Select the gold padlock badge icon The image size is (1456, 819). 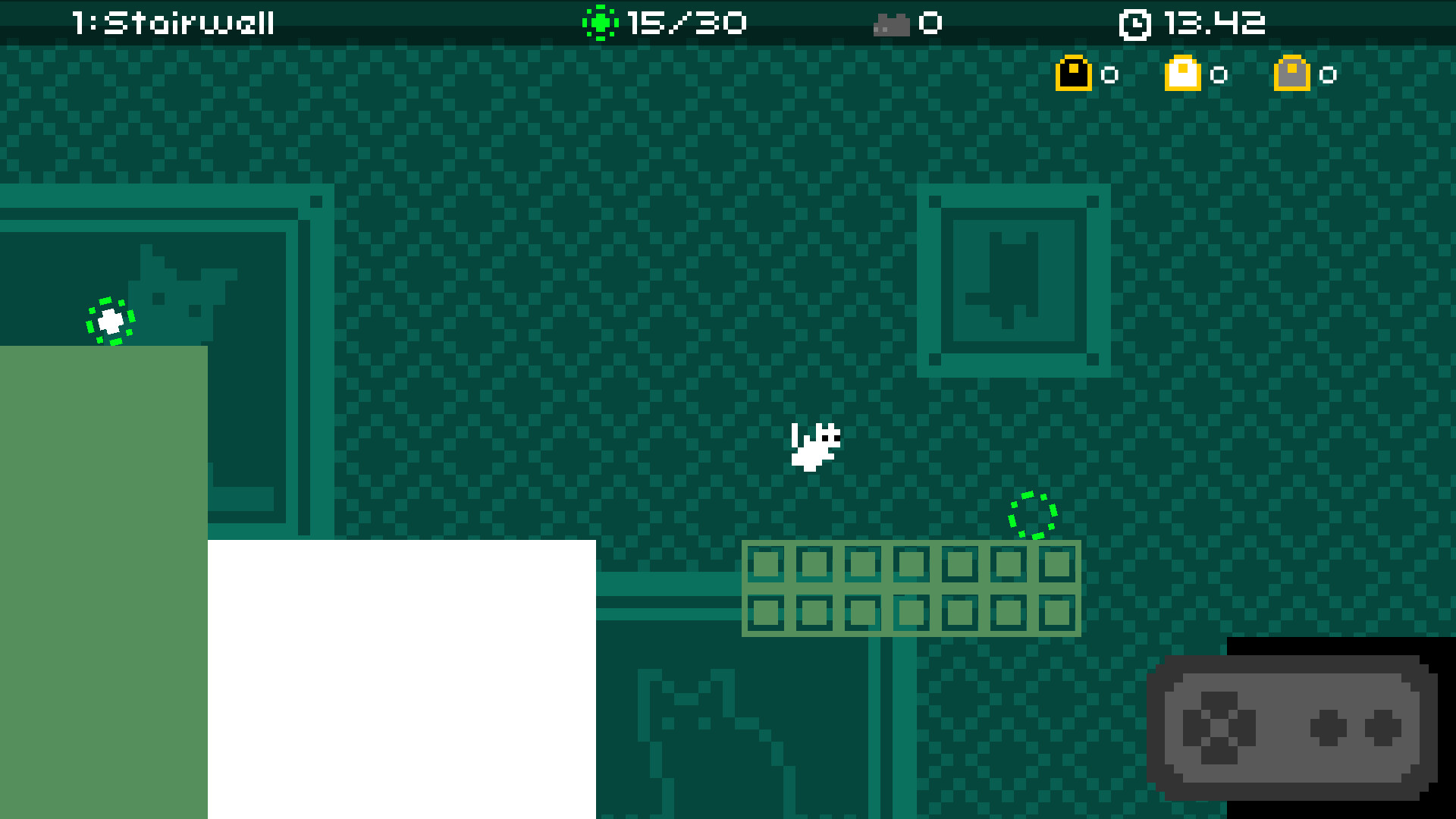point(1183,74)
